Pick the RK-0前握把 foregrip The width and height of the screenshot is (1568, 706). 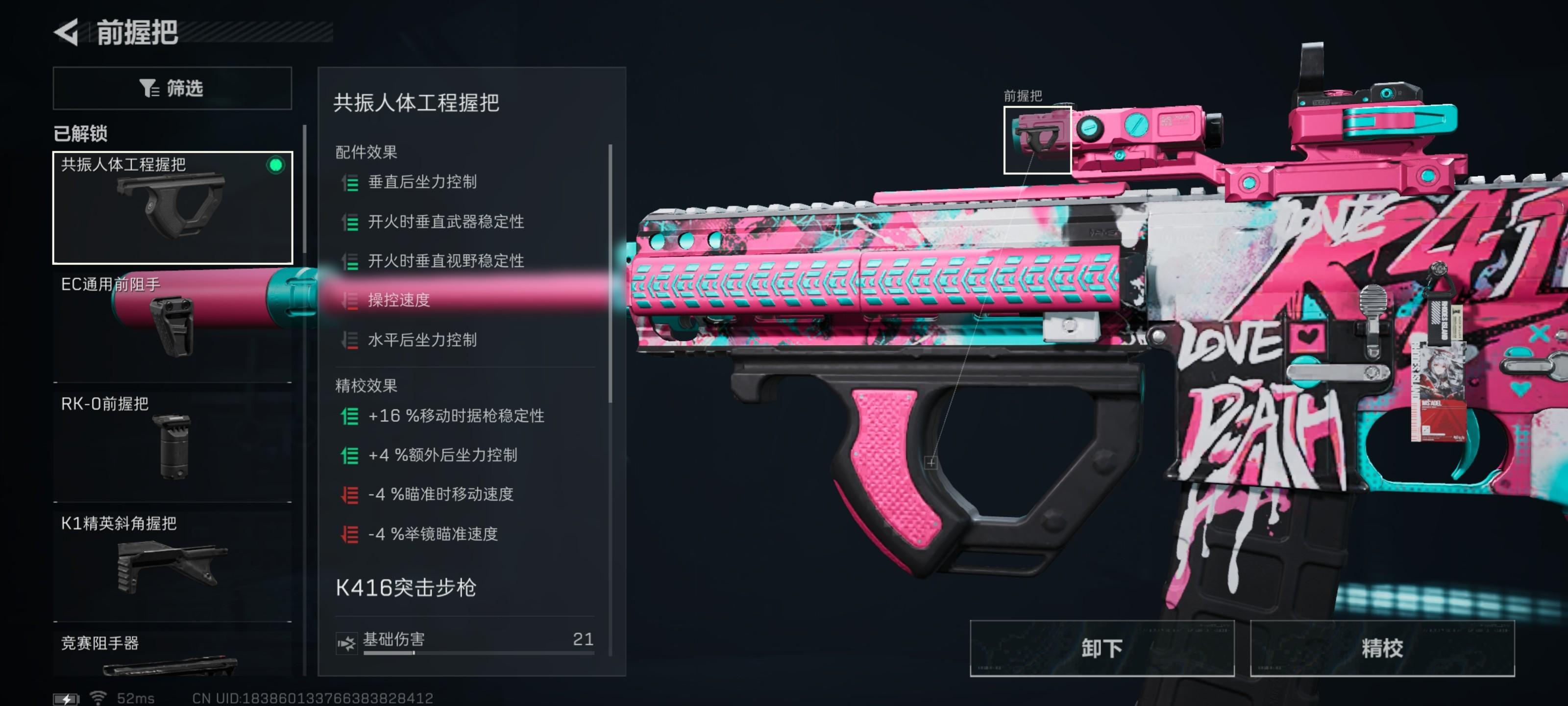click(173, 444)
